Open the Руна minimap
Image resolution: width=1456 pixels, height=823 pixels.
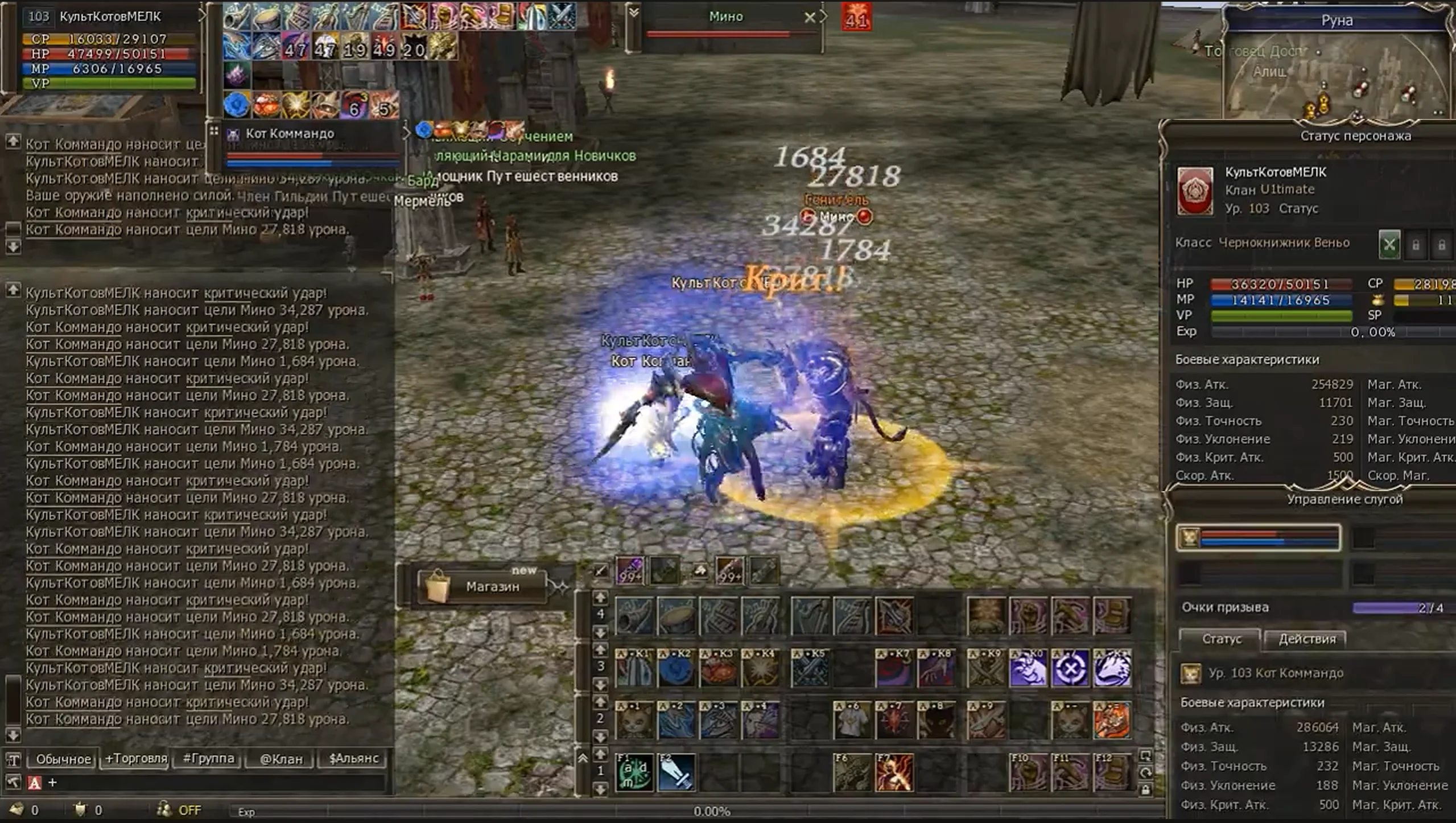pyautogui.click(x=1337, y=68)
